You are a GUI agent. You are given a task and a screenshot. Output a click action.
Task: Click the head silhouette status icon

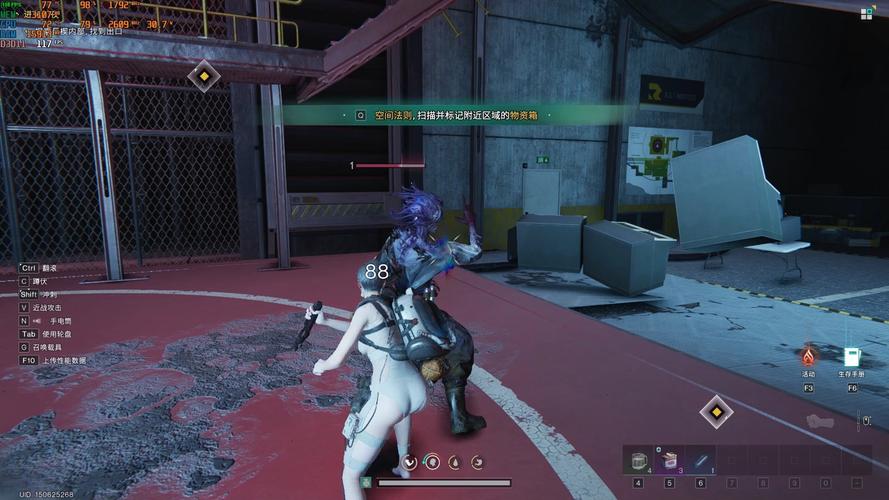point(431,461)
